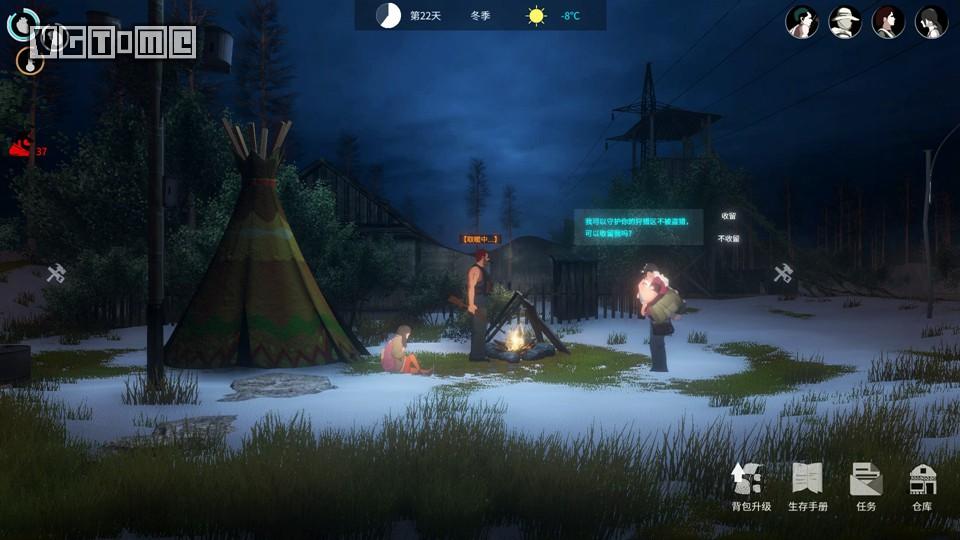Open the 任务 quest list
The width and height of the screenshot is (960, 540).
tap(865, 487)
